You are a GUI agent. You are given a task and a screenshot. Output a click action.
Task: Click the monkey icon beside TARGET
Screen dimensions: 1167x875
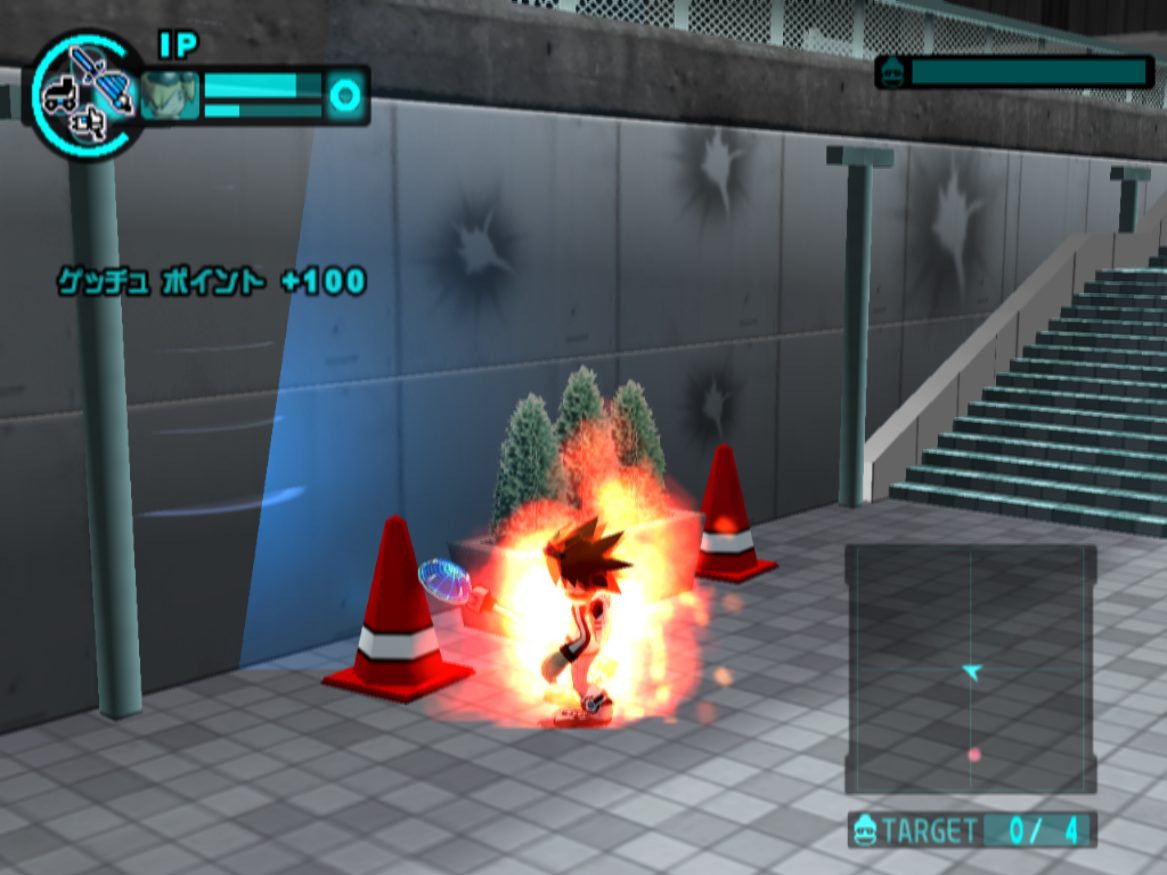click(x=864, y=831)
